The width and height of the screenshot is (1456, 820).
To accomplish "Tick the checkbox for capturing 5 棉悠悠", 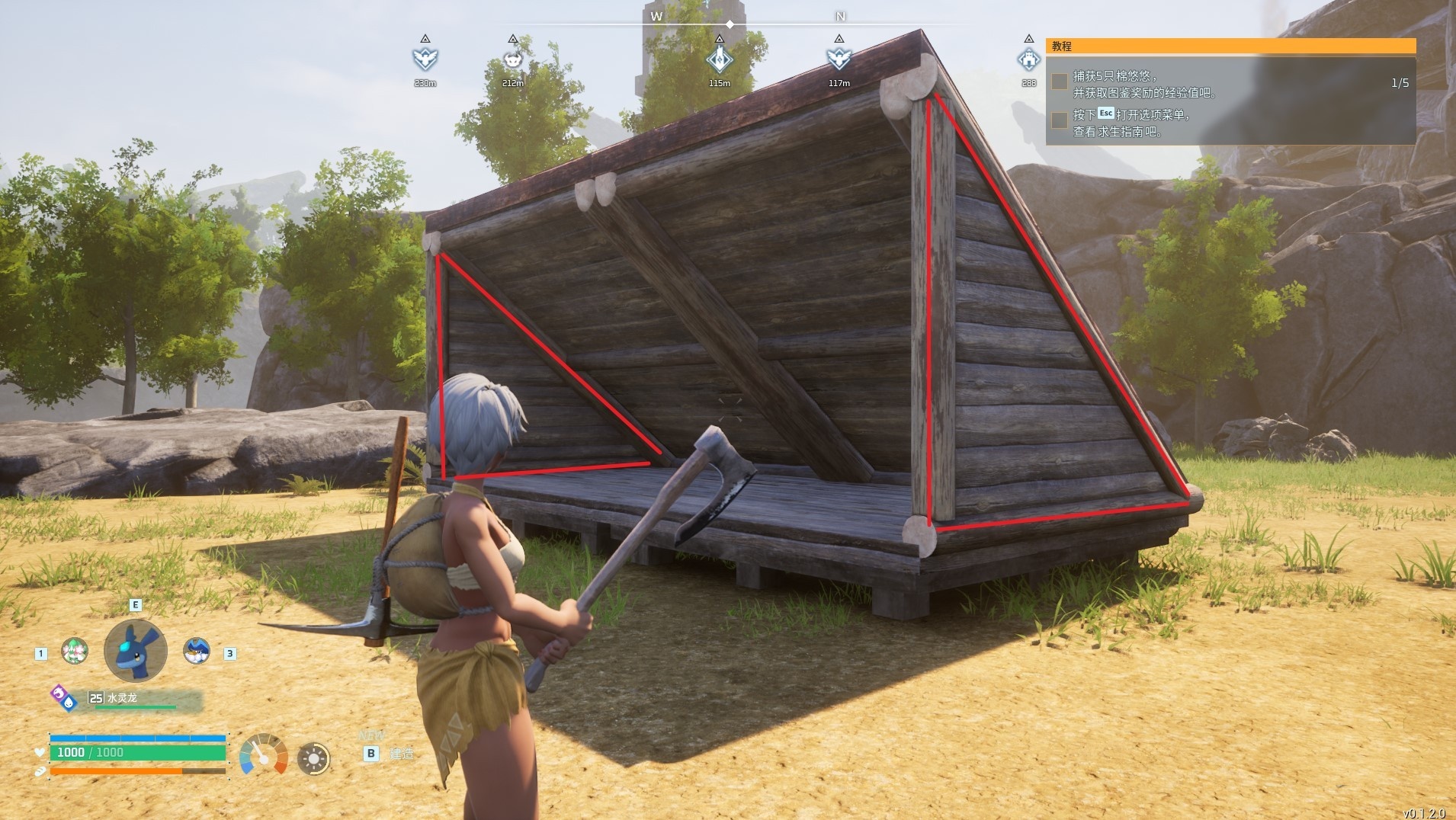I will (1060, 82).
